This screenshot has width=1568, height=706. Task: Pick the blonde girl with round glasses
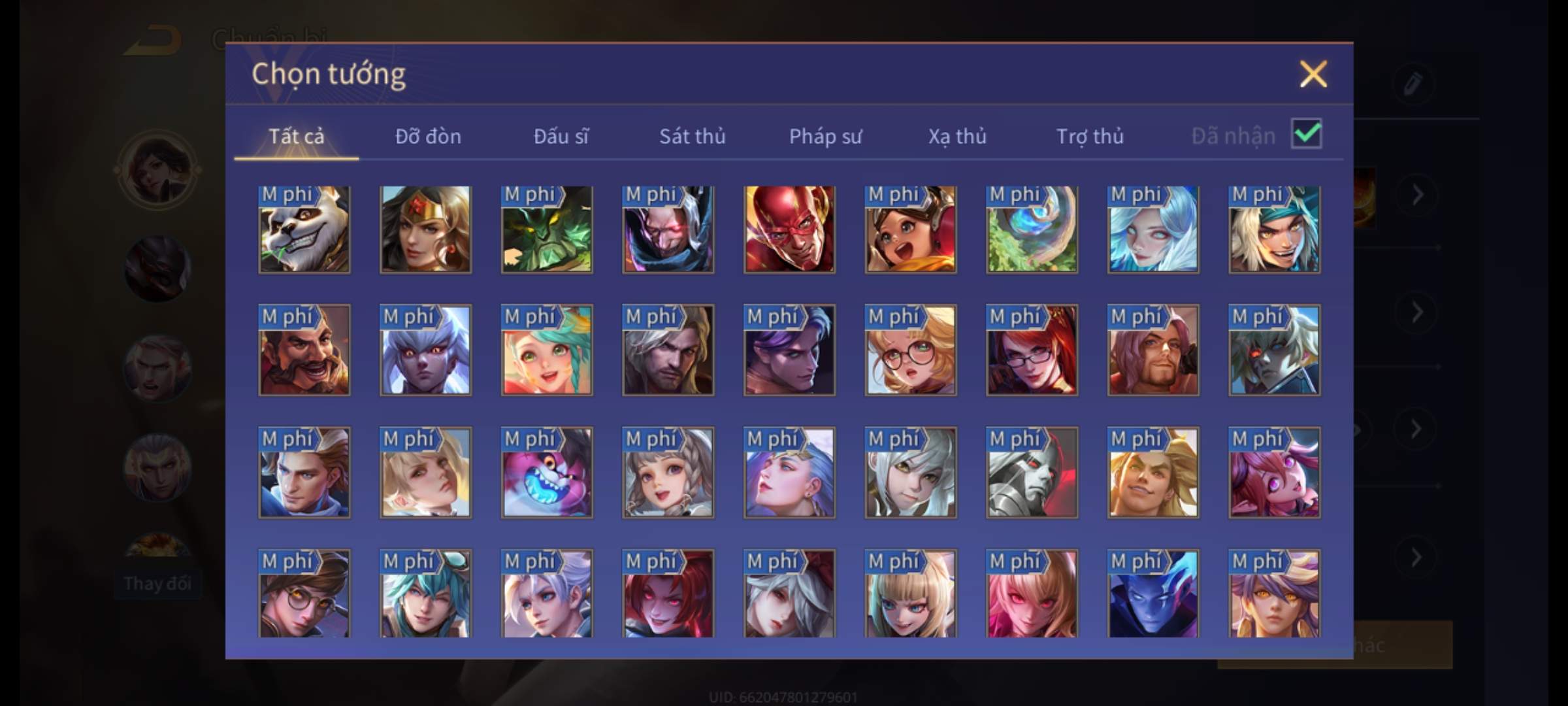(910, 350)
